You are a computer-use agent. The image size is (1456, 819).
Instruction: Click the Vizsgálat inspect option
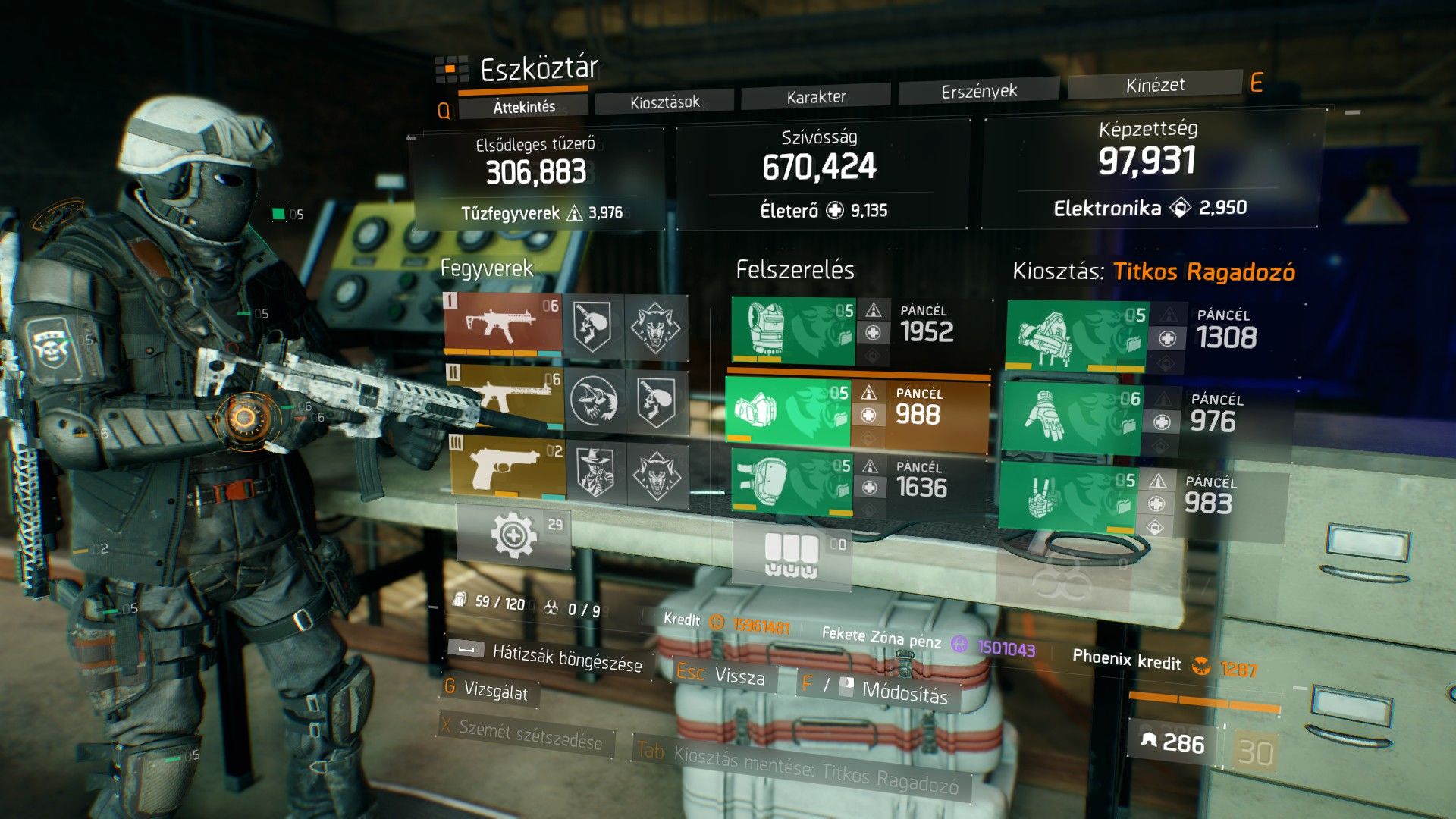(x=495, y=691)
